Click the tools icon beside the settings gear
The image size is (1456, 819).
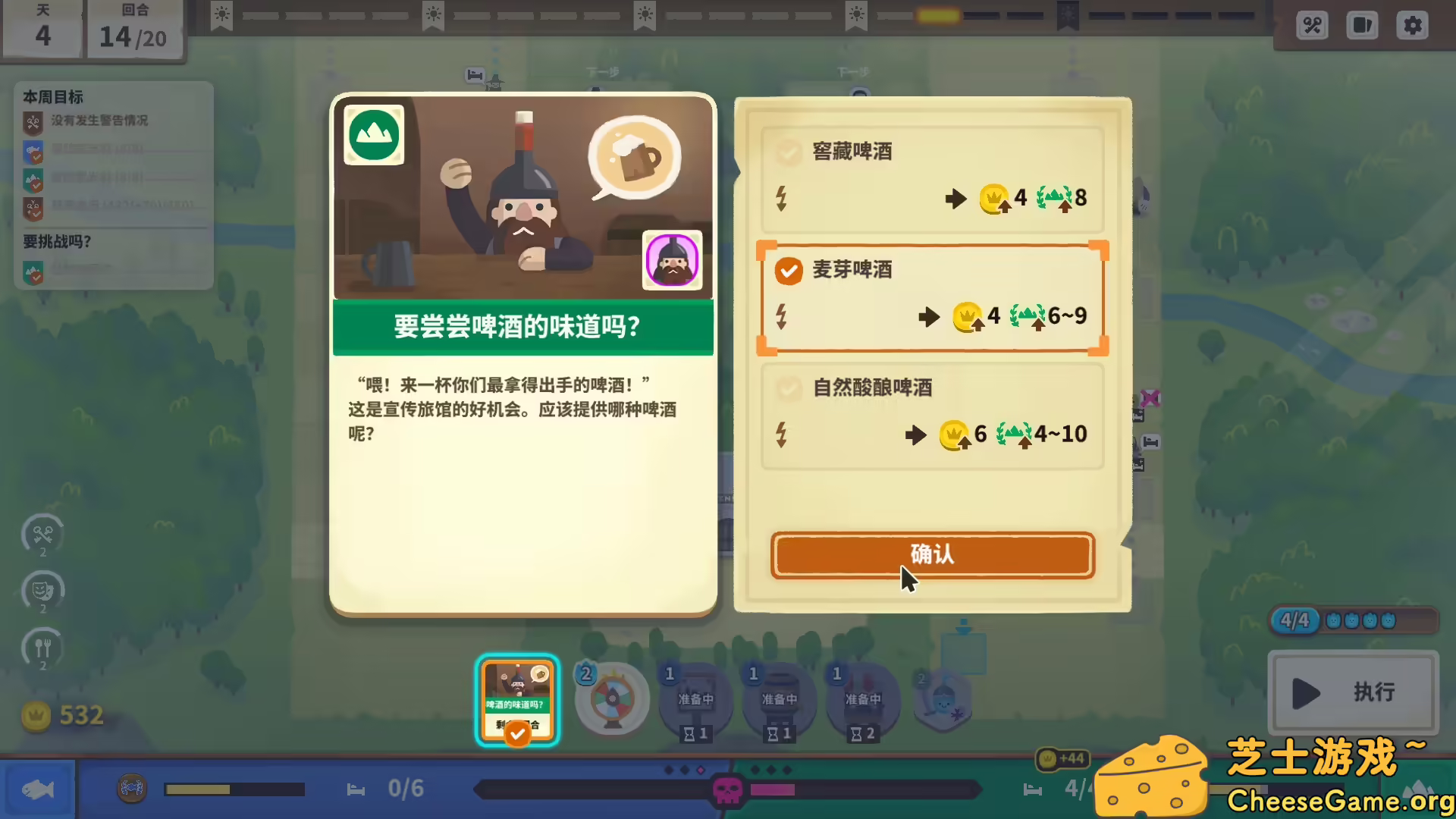click(x=1311, y=25)
